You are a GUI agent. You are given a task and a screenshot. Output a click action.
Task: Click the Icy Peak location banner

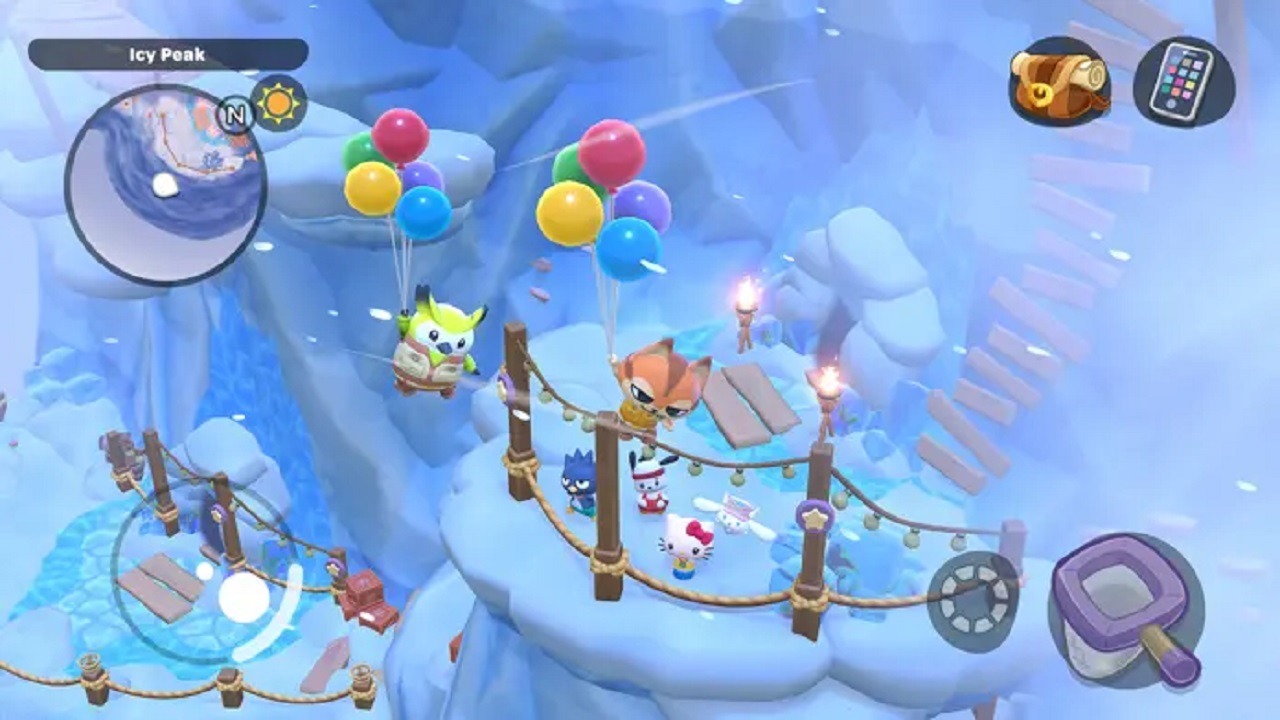tap(163, 55)
